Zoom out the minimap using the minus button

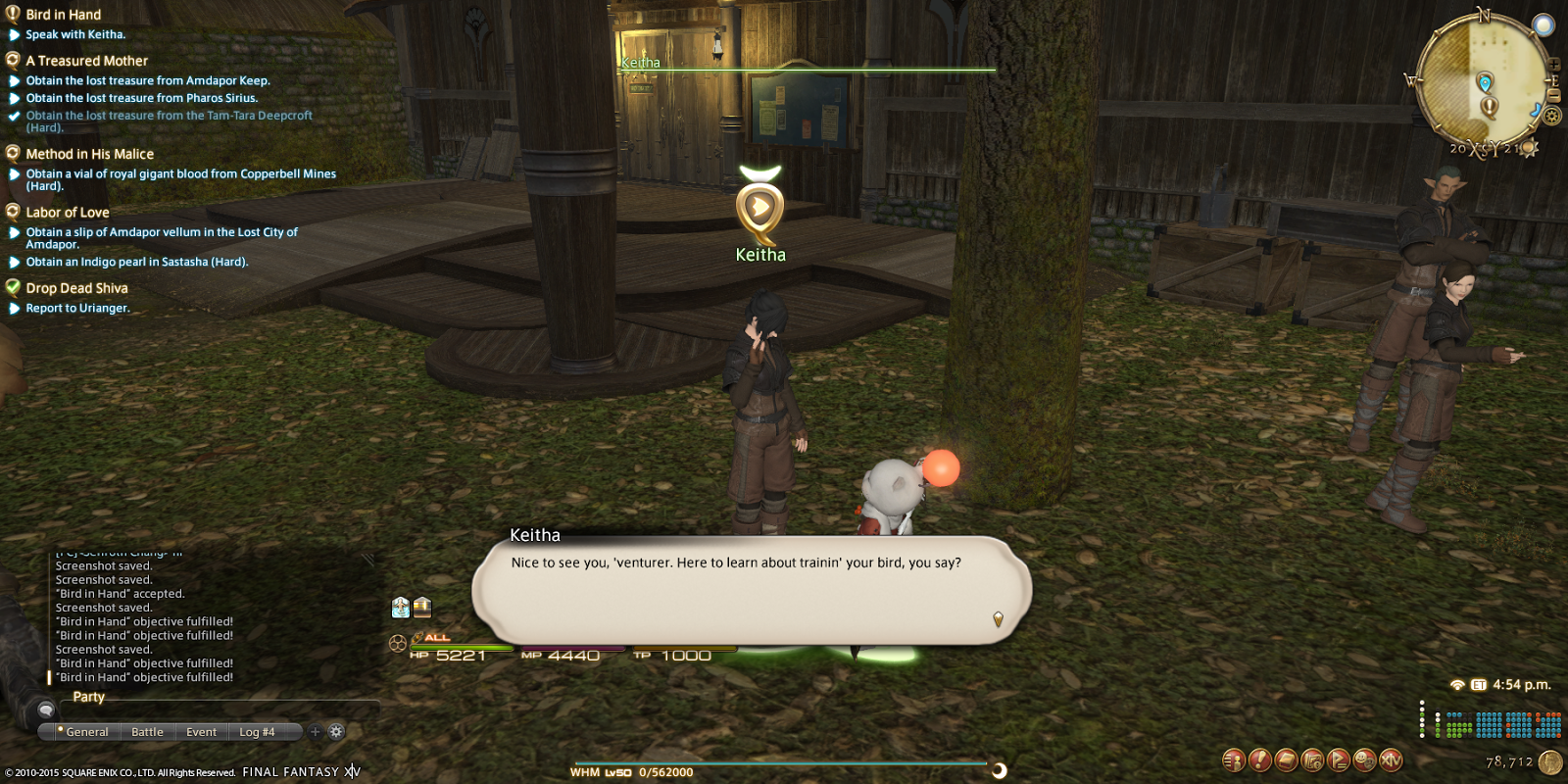tap(1553, 94)
